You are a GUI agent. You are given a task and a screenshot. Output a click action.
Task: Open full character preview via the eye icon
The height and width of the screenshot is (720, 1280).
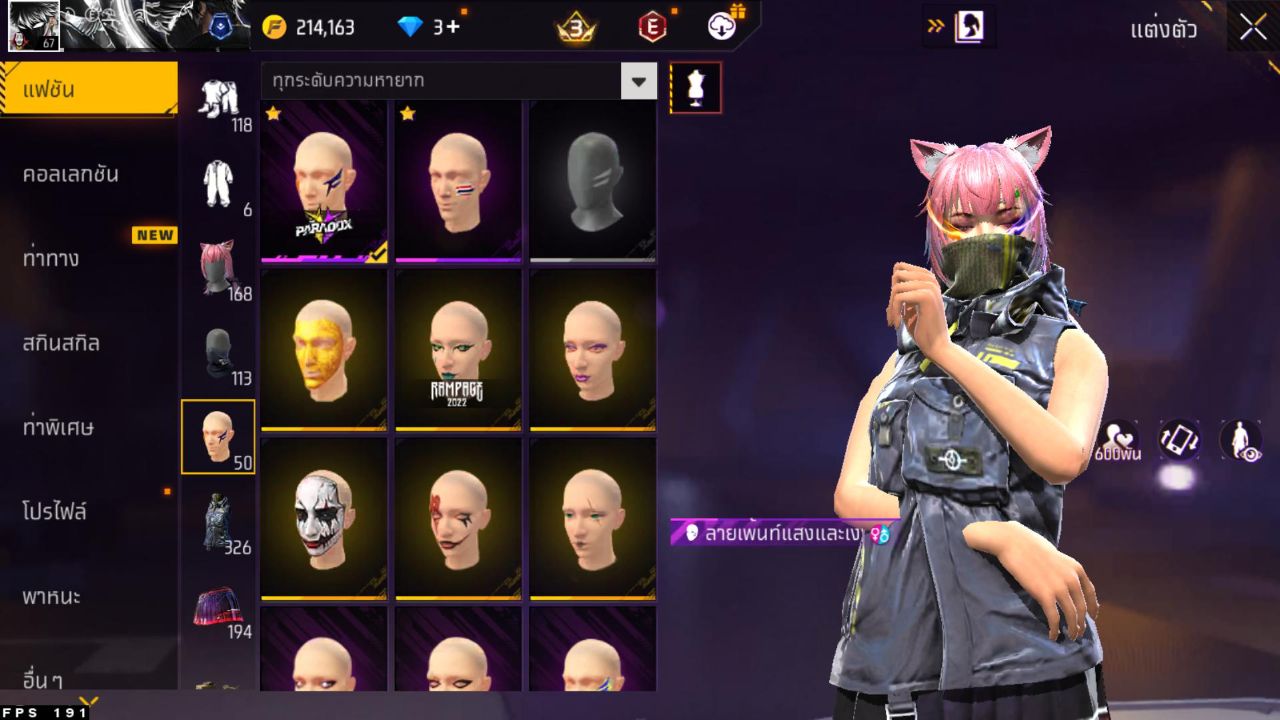pos(1238,443)
